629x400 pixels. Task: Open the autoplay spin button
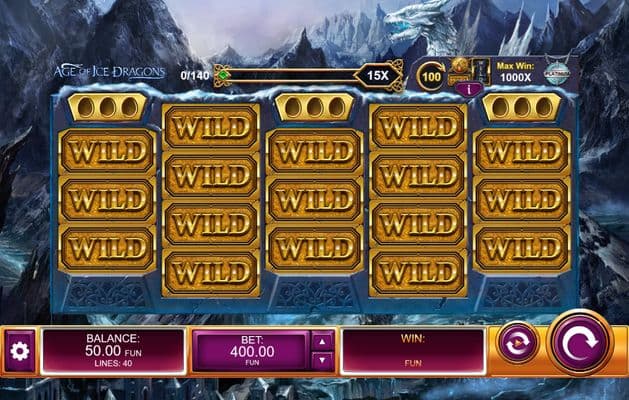[x=517, y=342]
